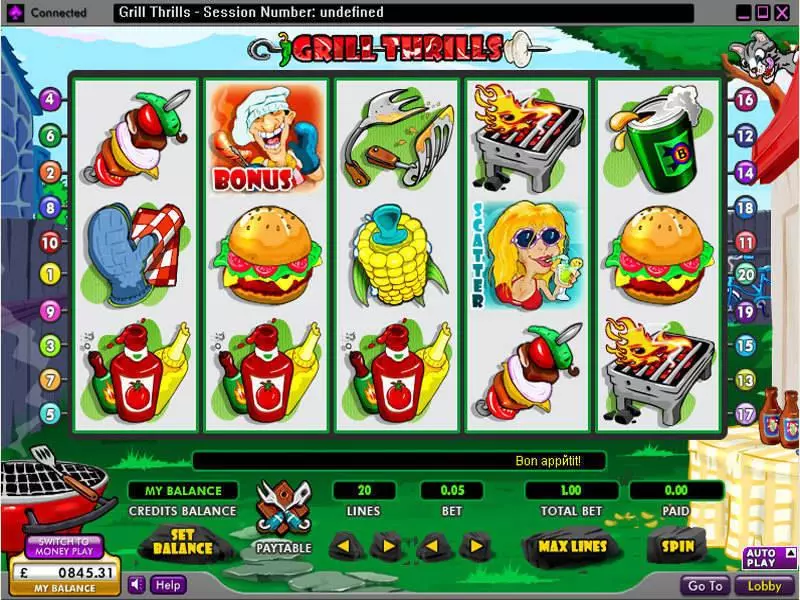The width and height of the screenshot is (800, 600).
Task: Minimize the game window
Action: 743,13
